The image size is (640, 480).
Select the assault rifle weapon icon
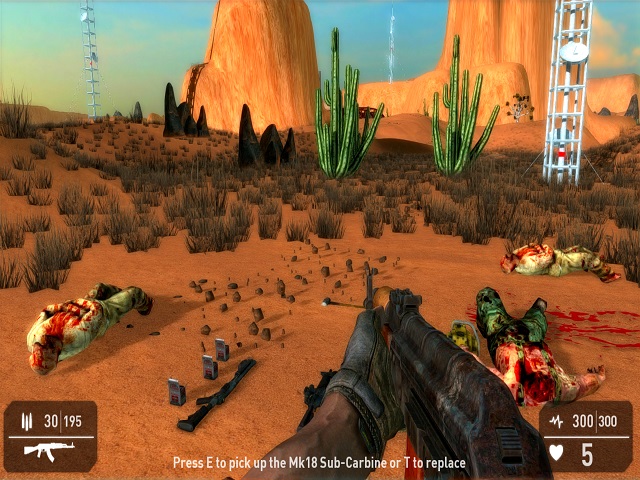[45, 452]
